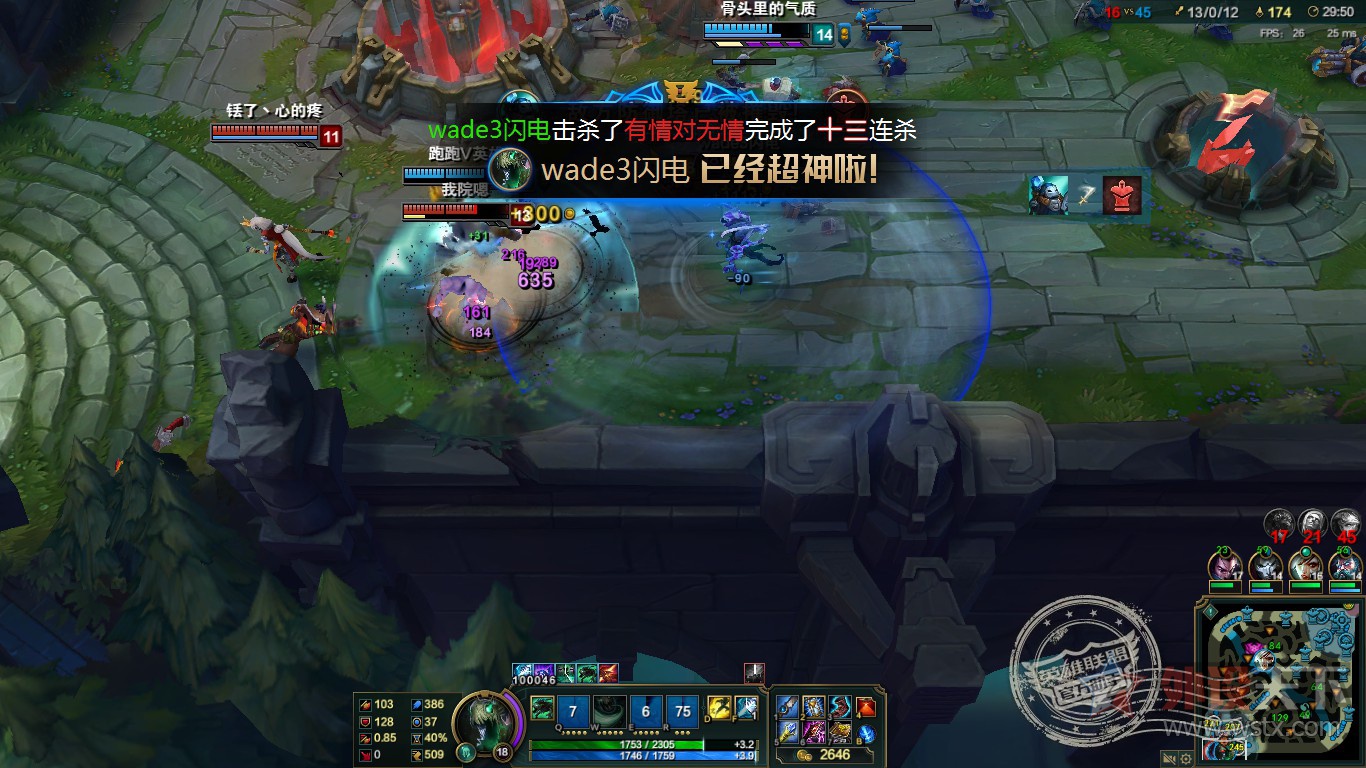Click the W ability Shadow Shroud icon
Viewport: 1366px width, 768px height.
click(608, 712)
